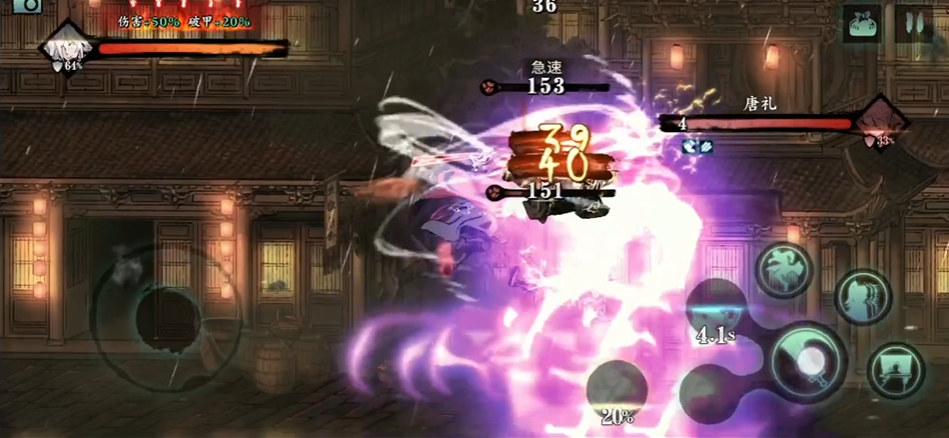Pause the game
949x438 pixels.
click(913, 22)
